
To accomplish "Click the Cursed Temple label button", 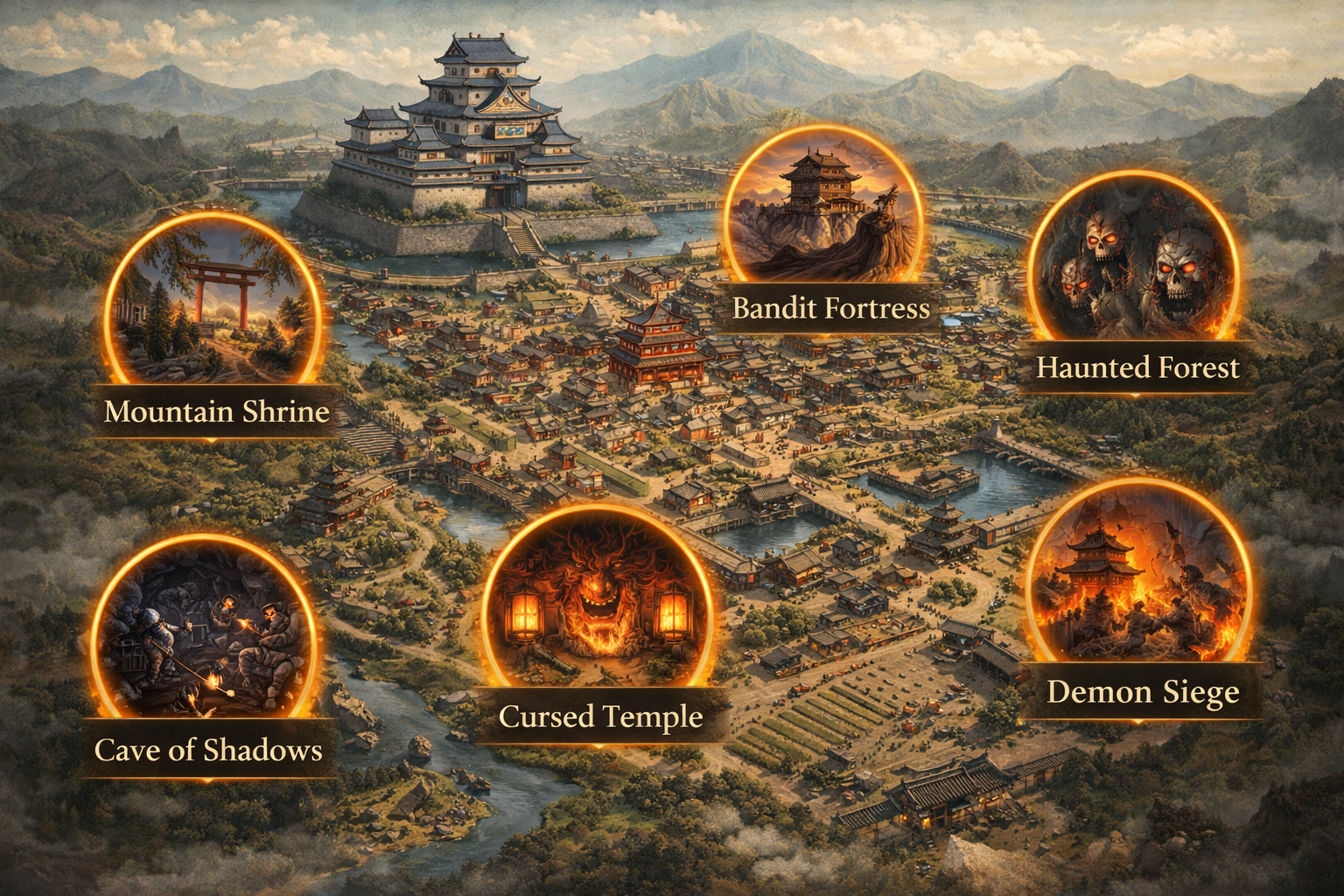I will [598, 717].
